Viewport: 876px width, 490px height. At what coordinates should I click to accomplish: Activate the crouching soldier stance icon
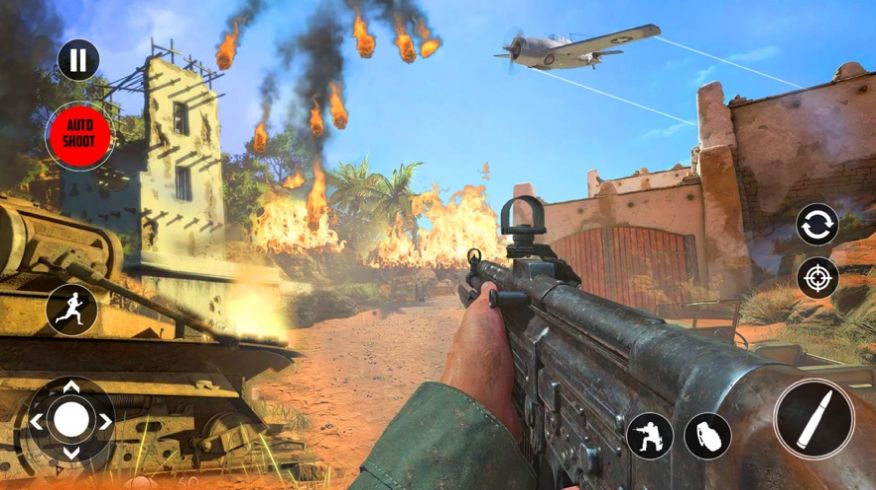coord(649,436)
